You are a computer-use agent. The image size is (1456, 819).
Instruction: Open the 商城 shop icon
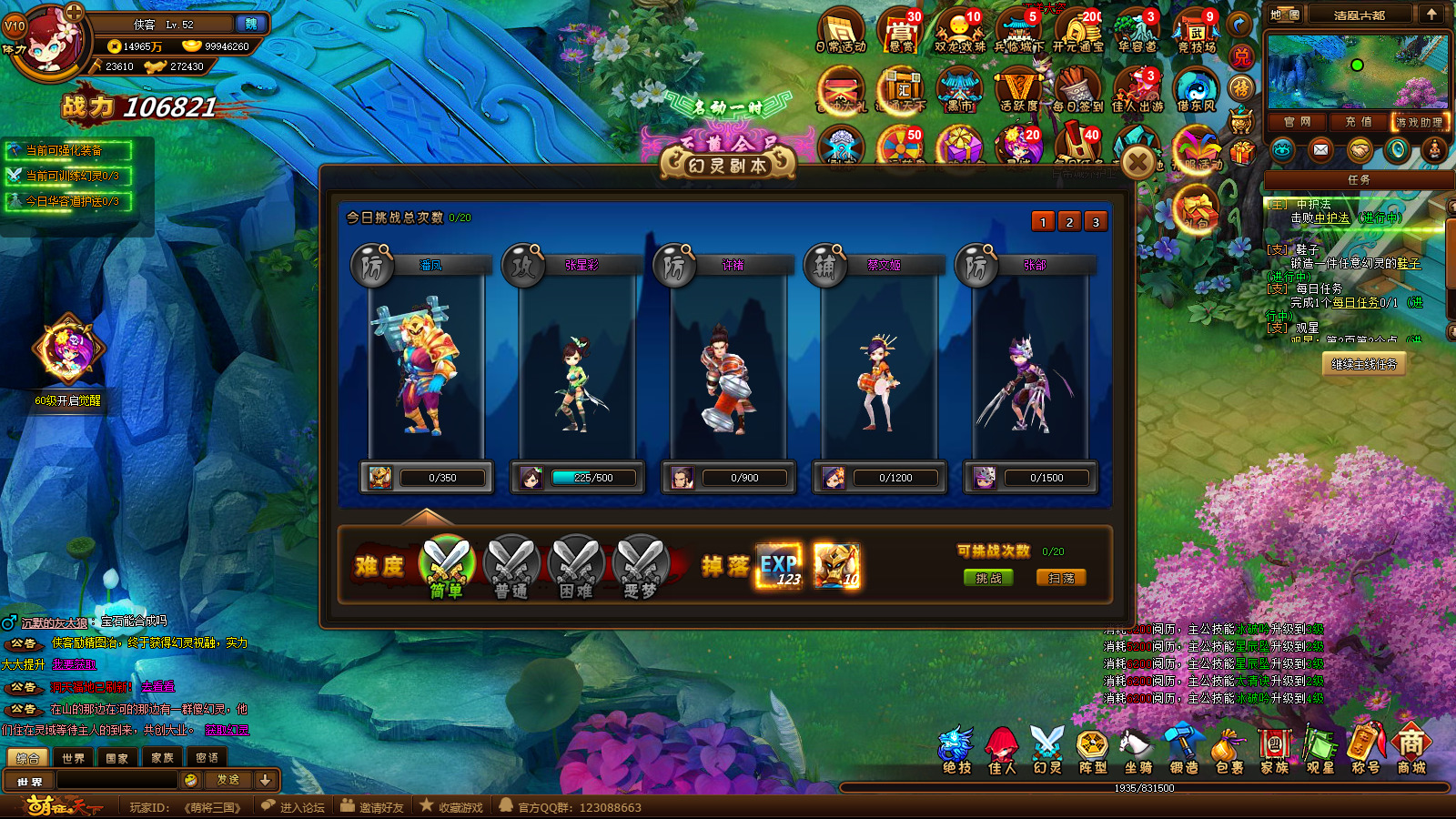tap(1410, 750)
